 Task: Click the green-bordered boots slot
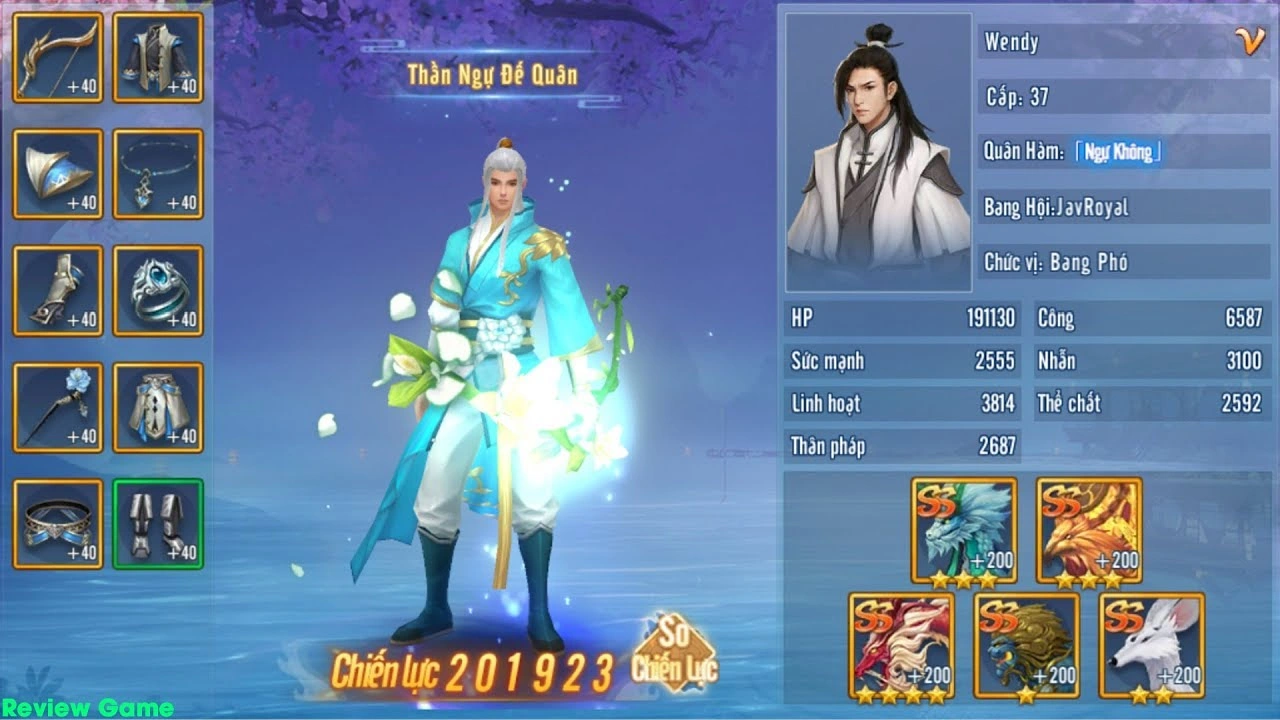point(158,524)
